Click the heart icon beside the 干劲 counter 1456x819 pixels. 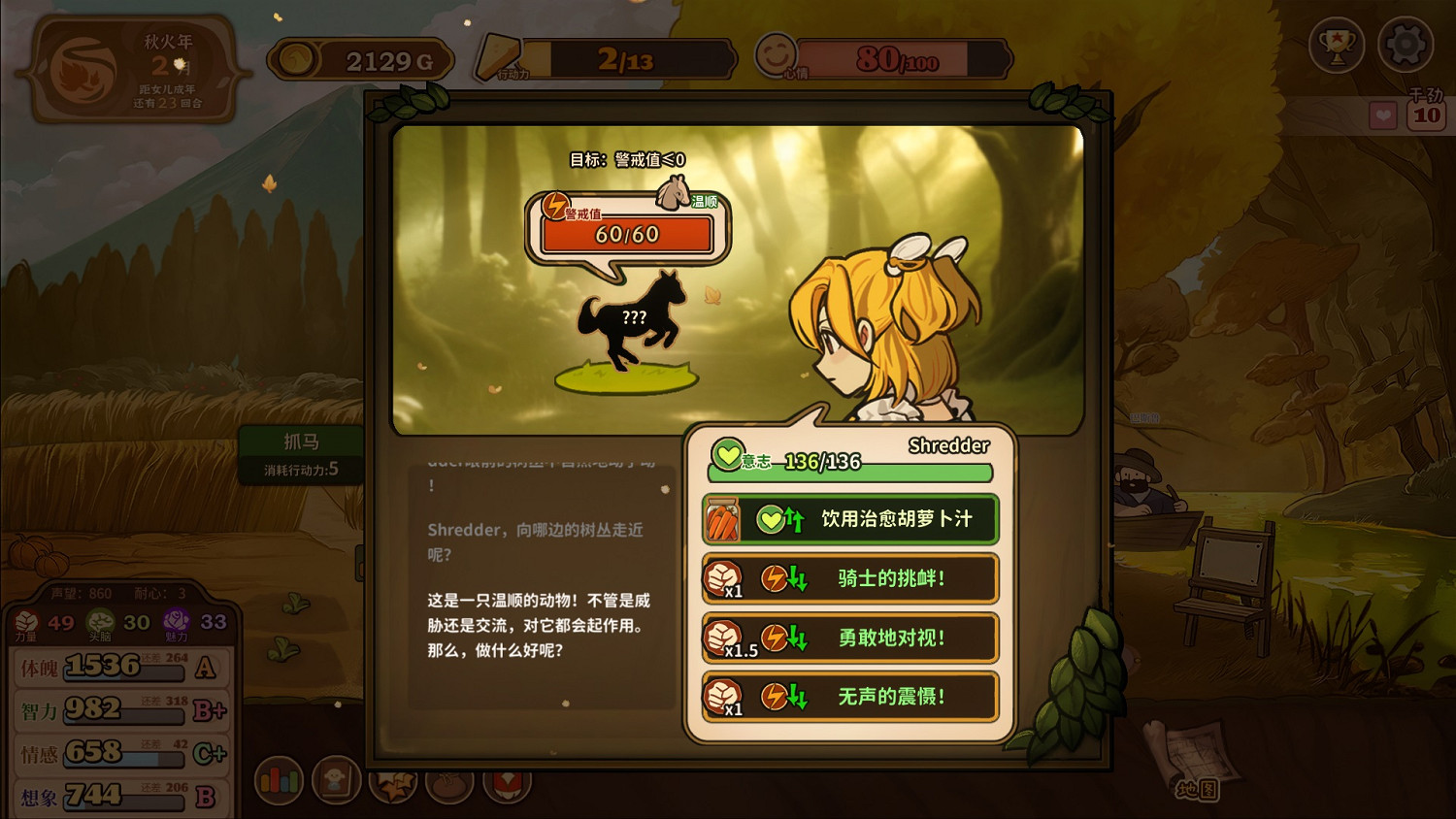(x=1382, y=115)
